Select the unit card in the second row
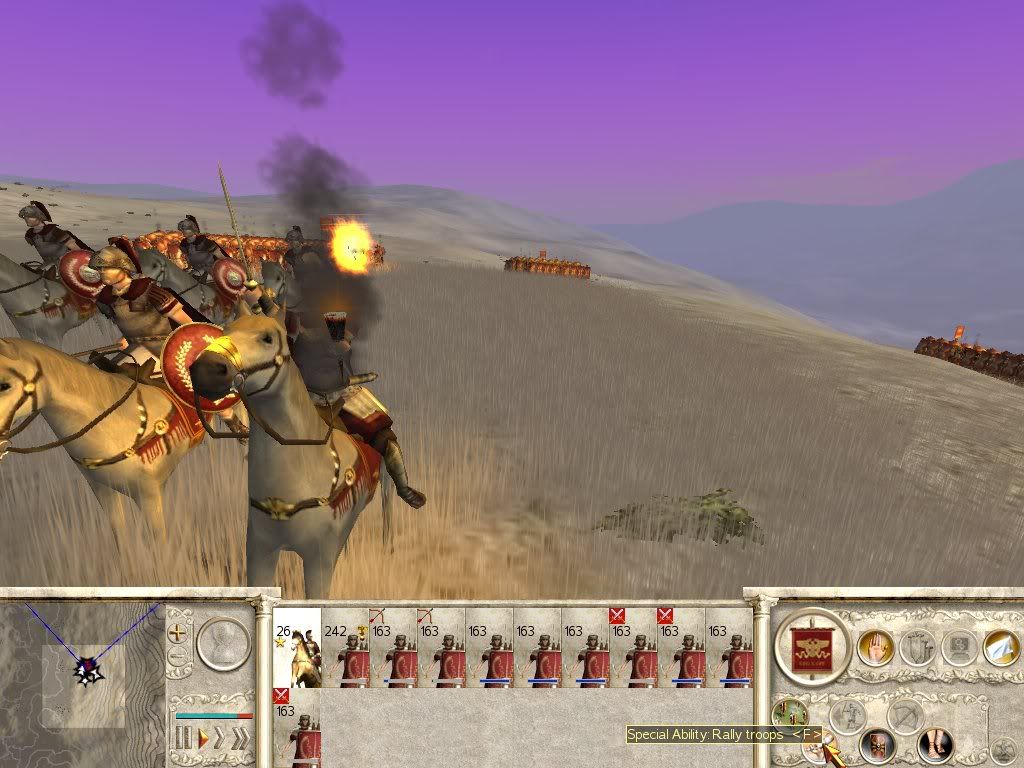The width and height of the screenshot is (1024, 768). point(297,727)
